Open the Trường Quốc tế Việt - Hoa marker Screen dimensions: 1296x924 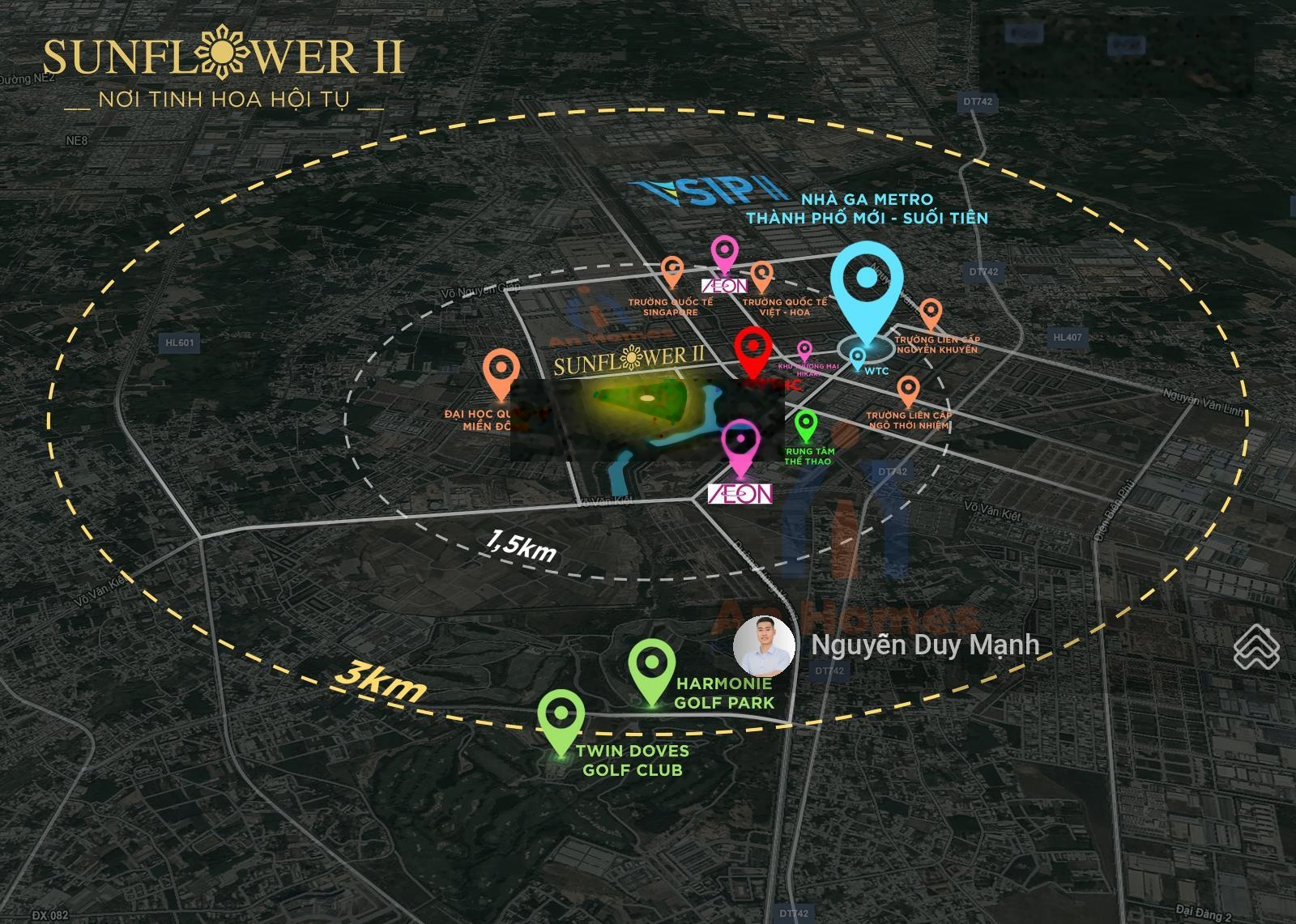pyautogui.click(x=761, y=275)
